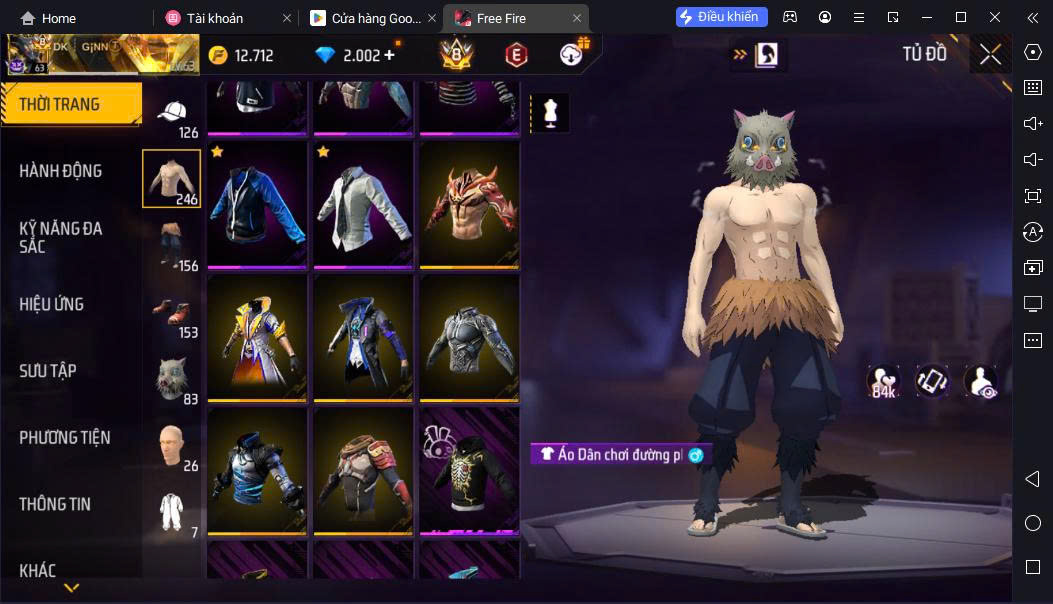
Task: Open the Kỹ Năng Đa Sắc section
Action: click(61, 237)
